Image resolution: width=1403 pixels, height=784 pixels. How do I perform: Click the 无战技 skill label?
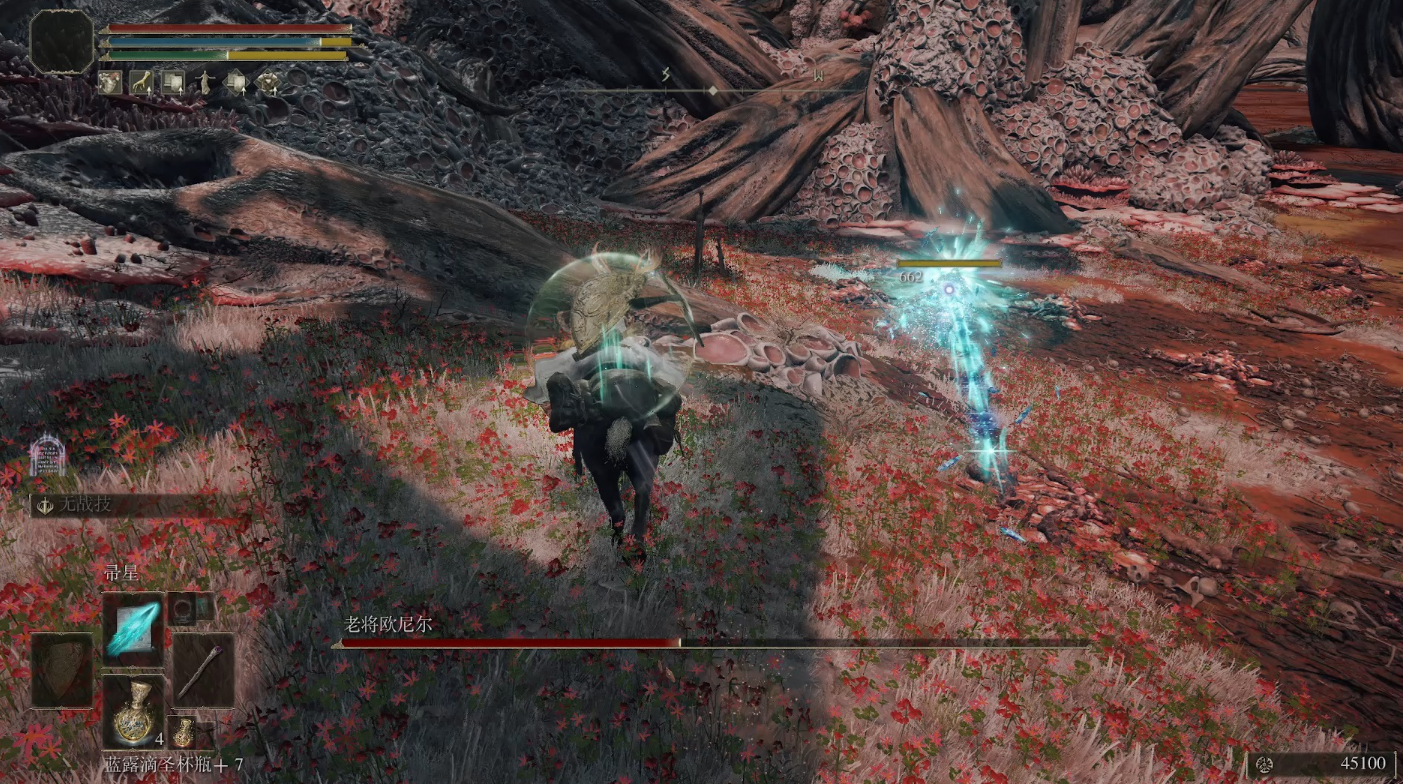point(85,505)
